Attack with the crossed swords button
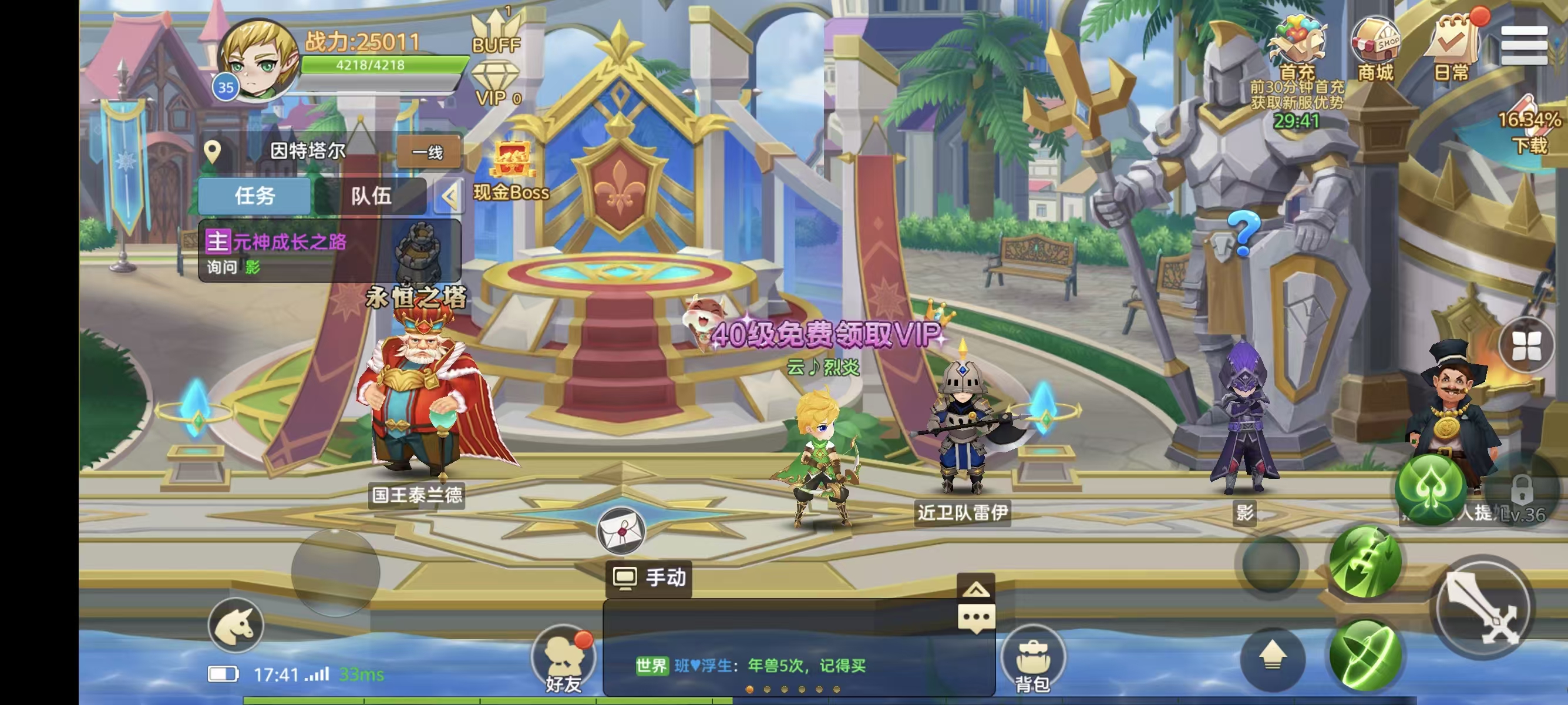The width and height of the screenshot is (1568, 705). click(1484, 609)
